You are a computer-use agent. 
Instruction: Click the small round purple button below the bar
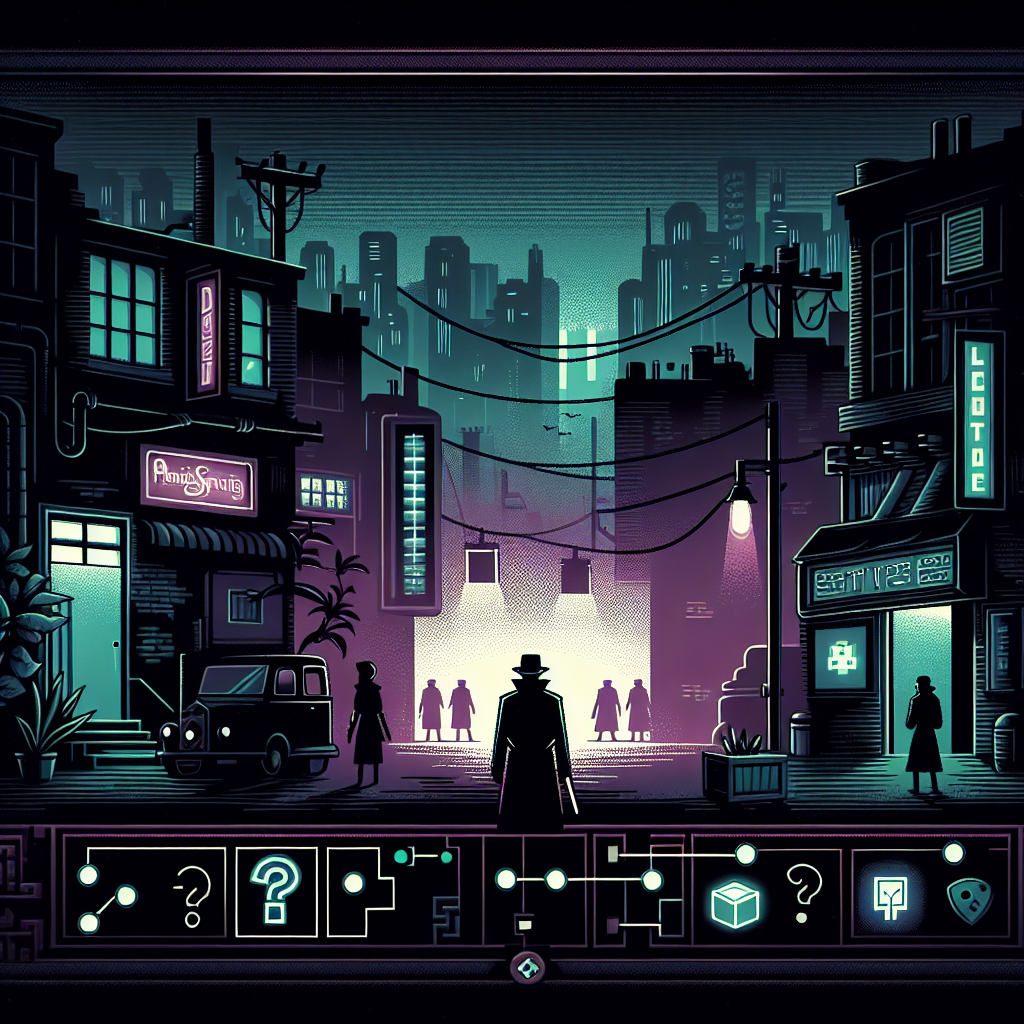(x=524, y=967)
